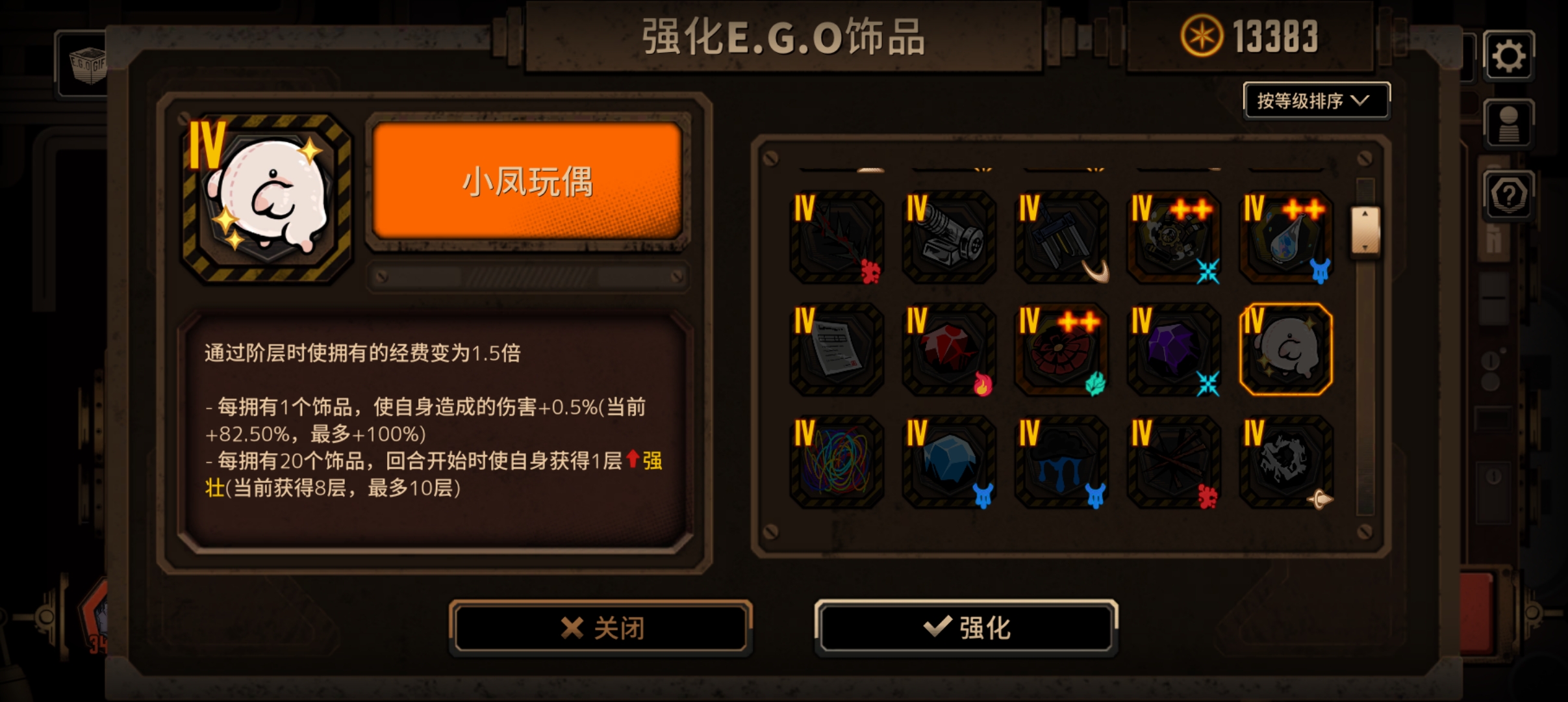Image resolution: width=1568 pixels, height=702 pixels.
Task: Open the question mark help icon
Action: pyautogui.click(x=1510, y=195)
